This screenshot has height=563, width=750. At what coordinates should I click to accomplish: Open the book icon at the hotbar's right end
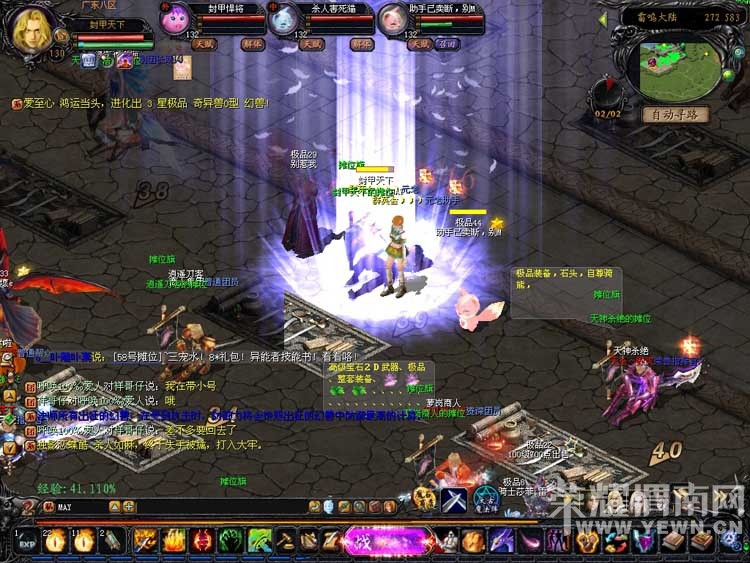pyautogui.click(x=703, y=541)
